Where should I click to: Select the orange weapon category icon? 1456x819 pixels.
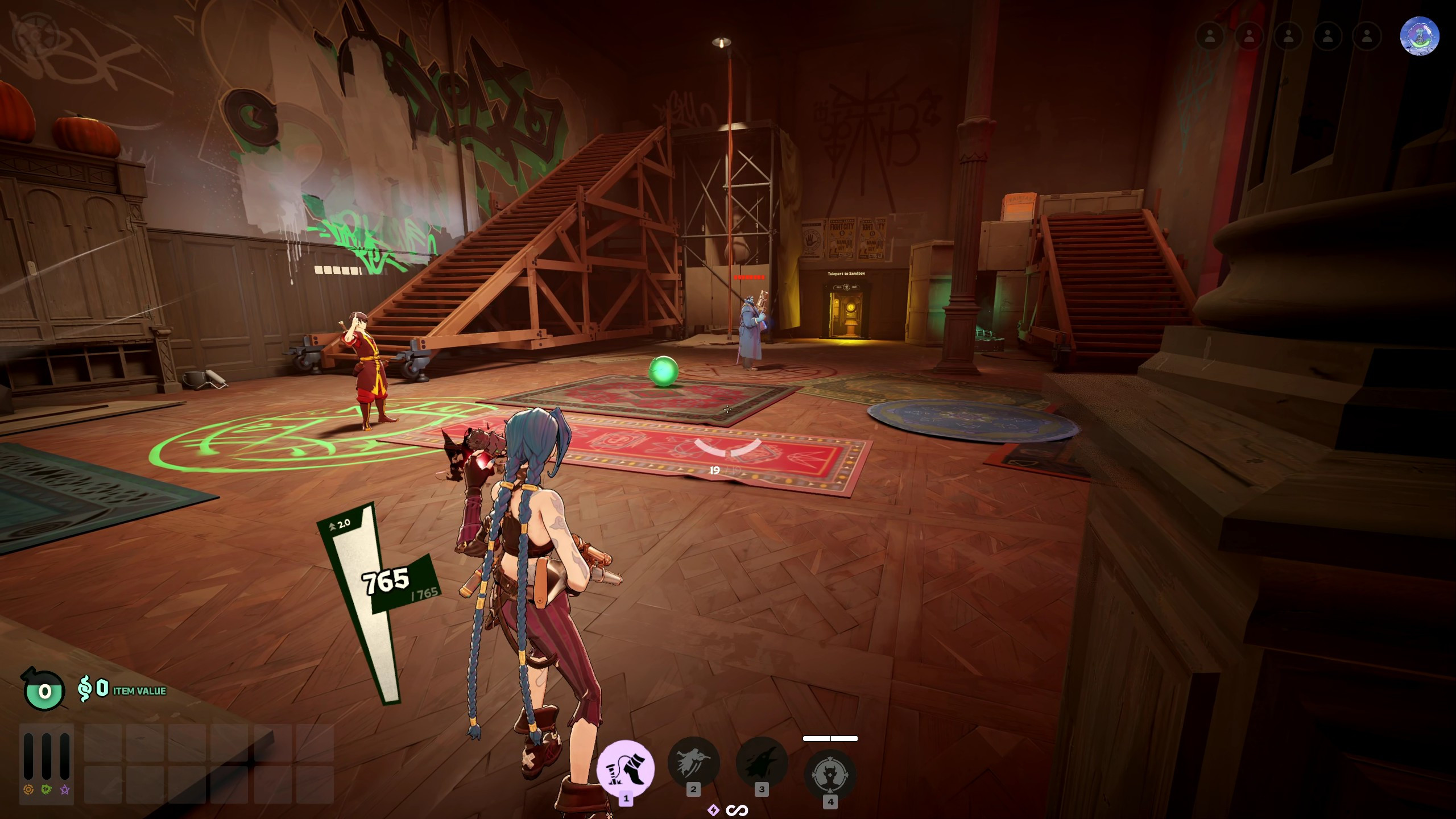coord(28,789)
